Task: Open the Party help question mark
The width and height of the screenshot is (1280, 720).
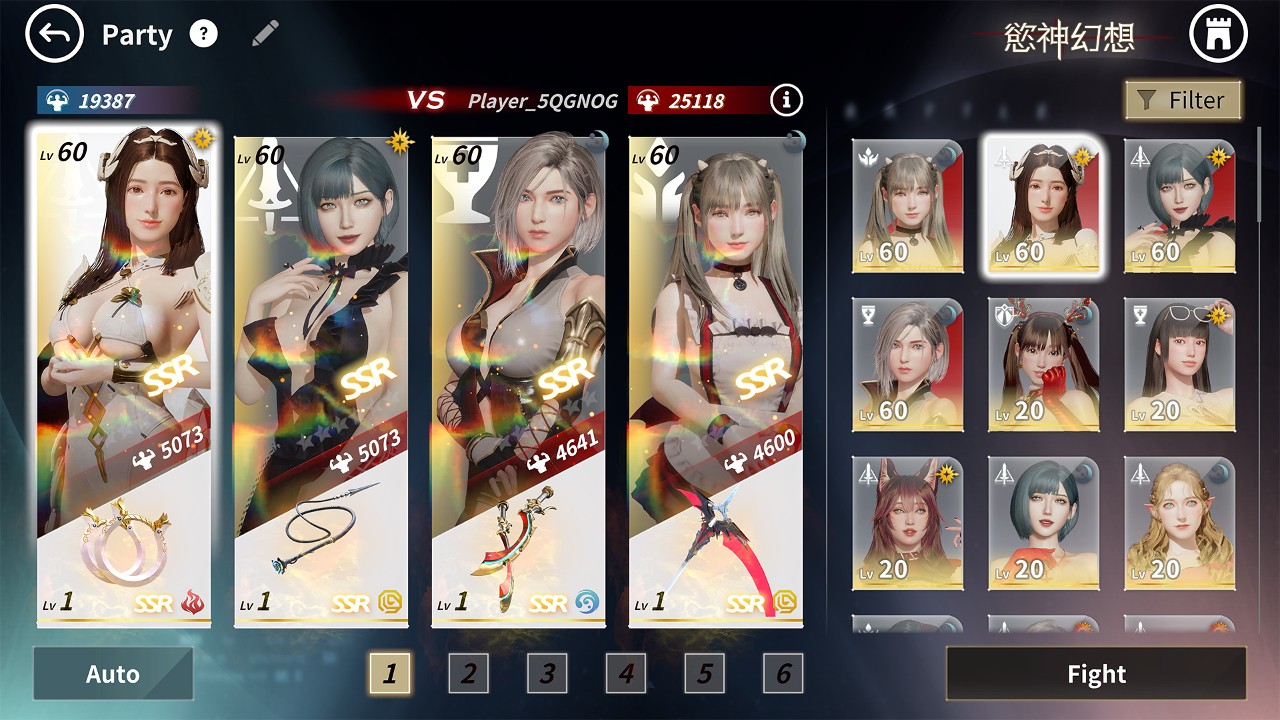Action: point(203,35)
